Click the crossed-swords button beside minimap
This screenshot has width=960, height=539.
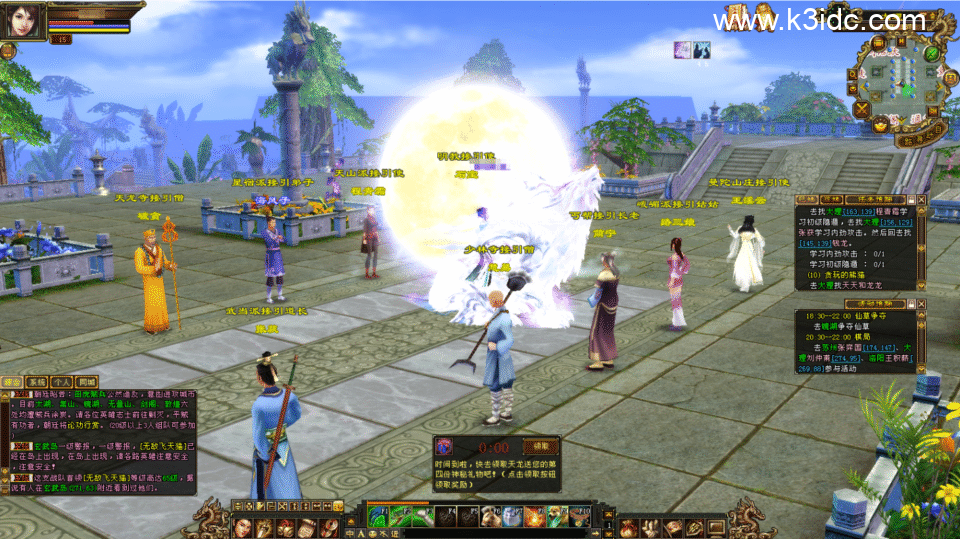862,108
